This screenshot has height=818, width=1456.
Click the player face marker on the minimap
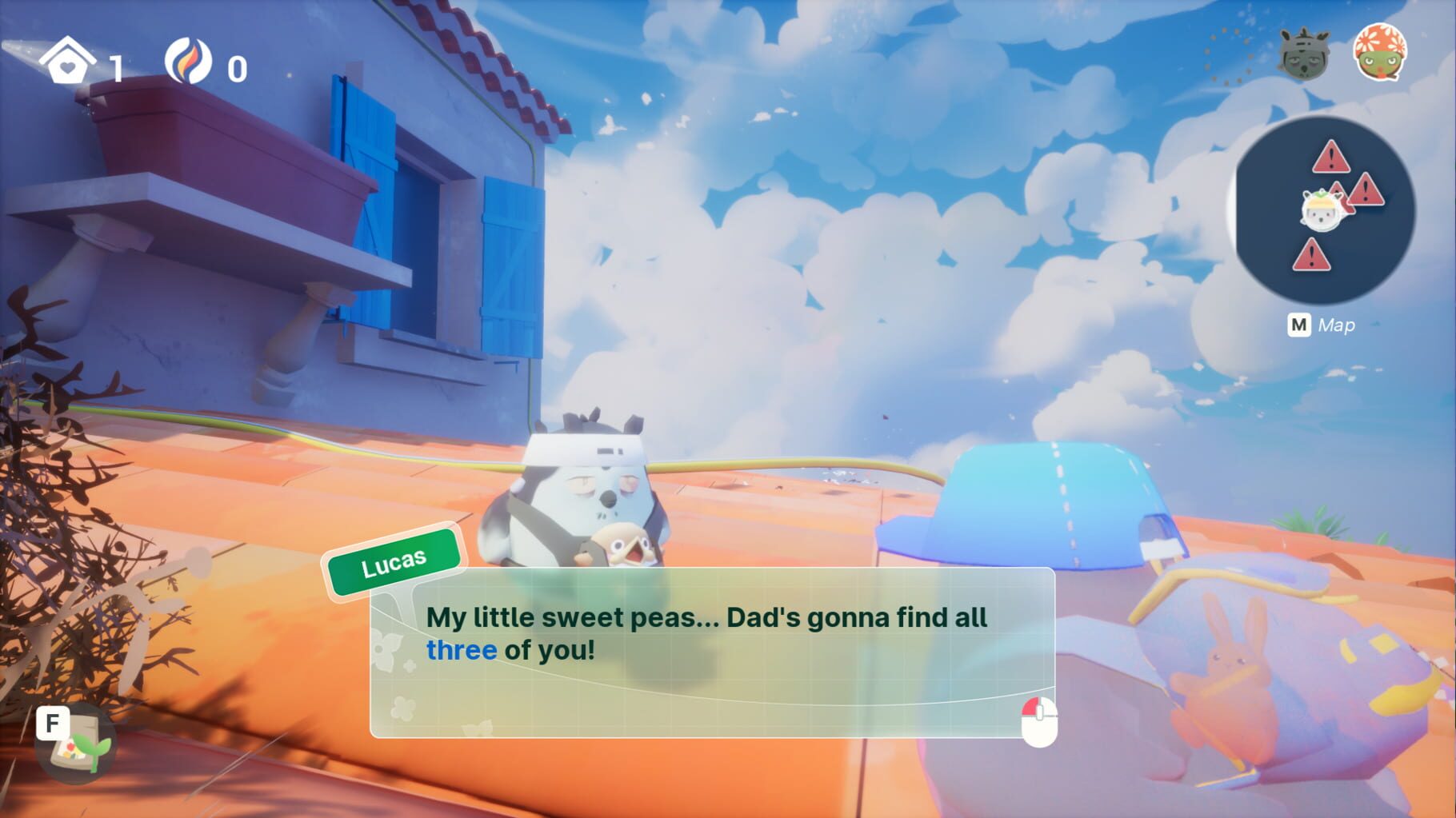[1321, 210]
